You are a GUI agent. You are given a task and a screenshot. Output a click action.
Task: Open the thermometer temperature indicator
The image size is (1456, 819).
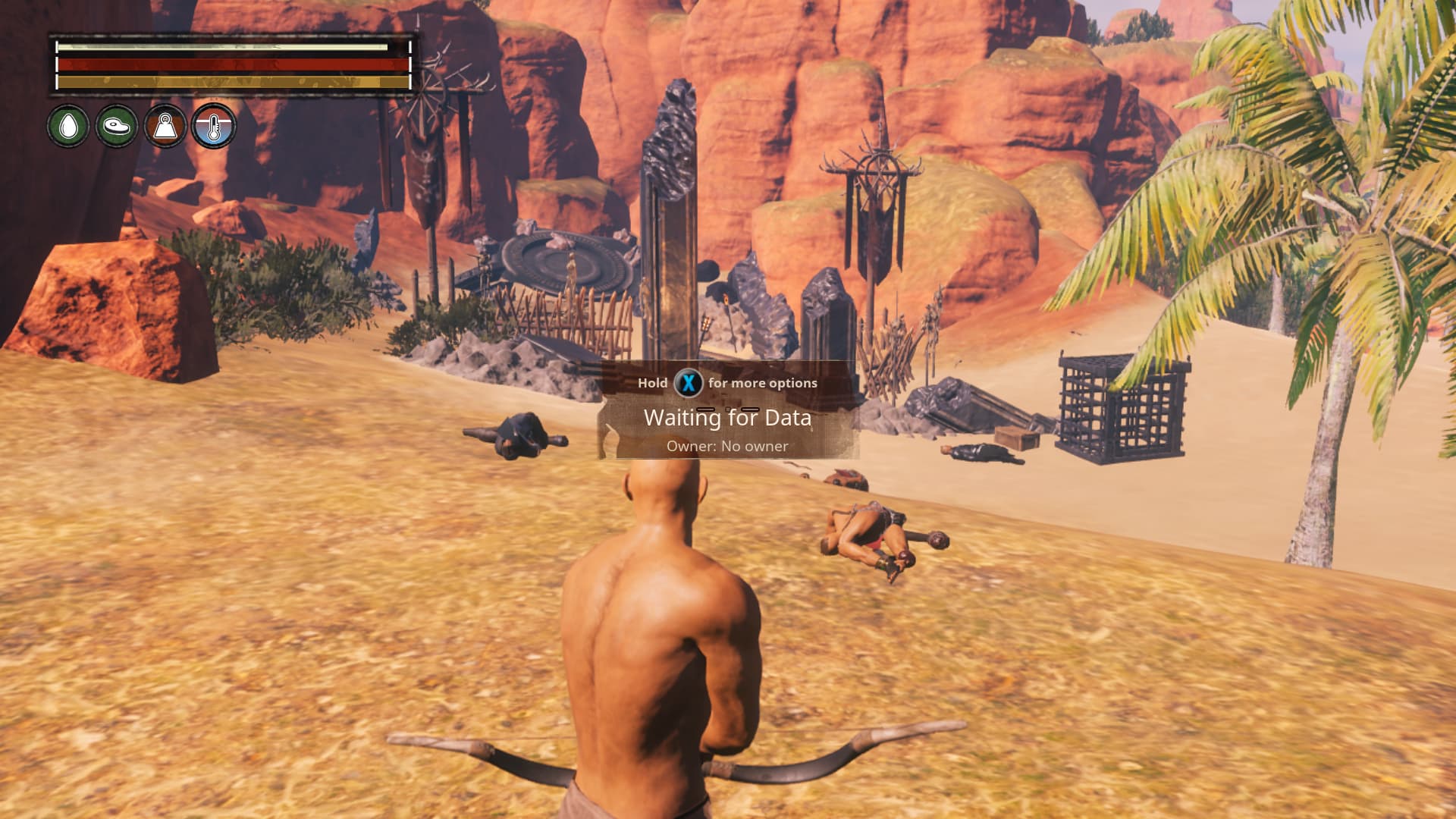[214, 126]
